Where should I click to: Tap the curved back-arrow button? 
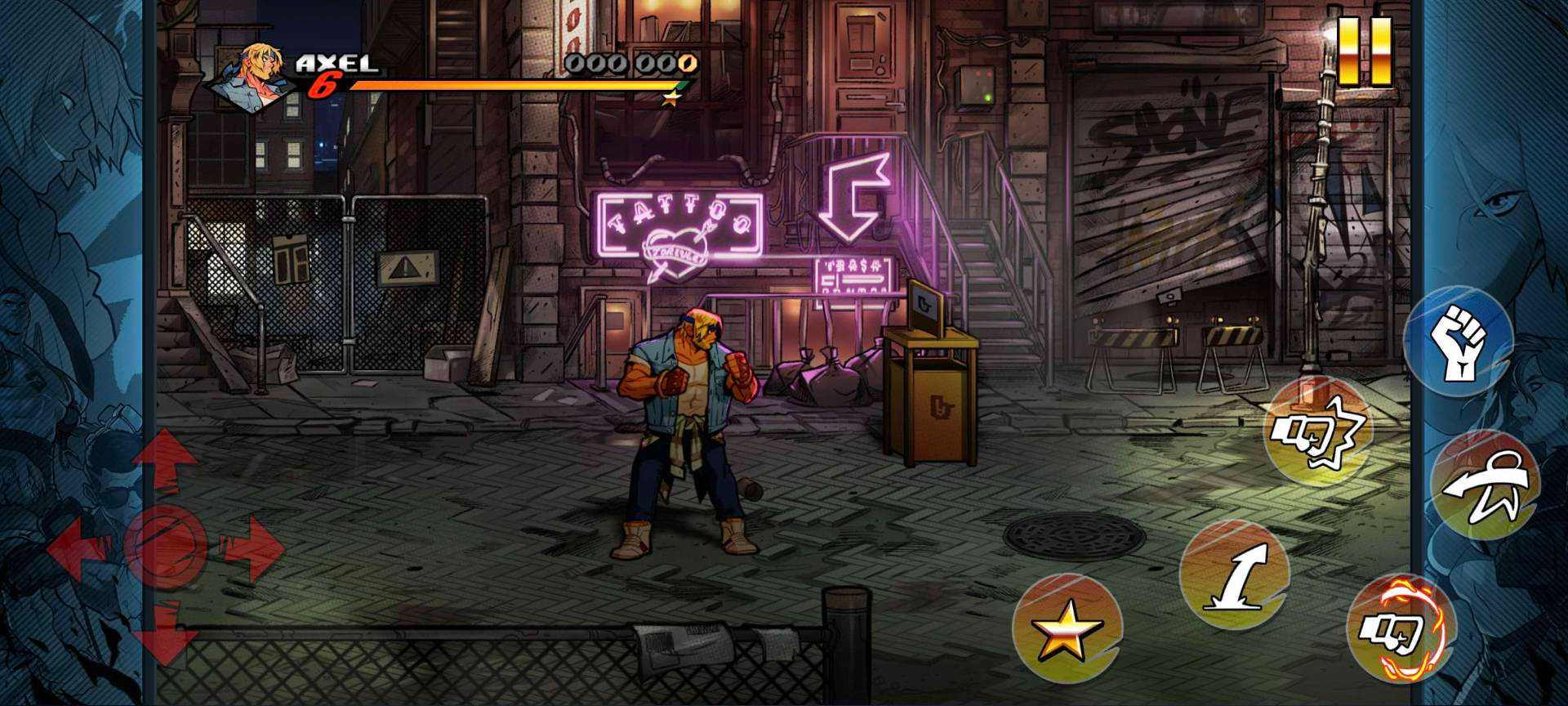click(x=1485, y=485)
